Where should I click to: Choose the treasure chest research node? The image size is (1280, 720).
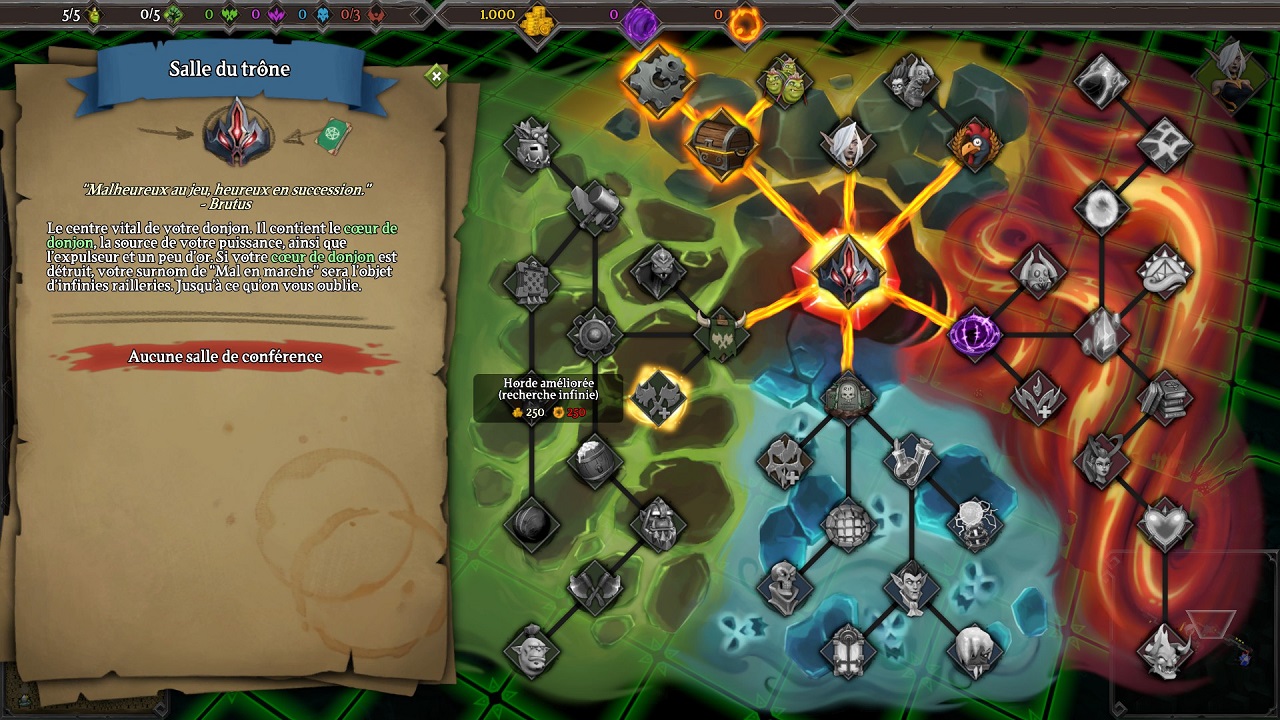(719, 143)
